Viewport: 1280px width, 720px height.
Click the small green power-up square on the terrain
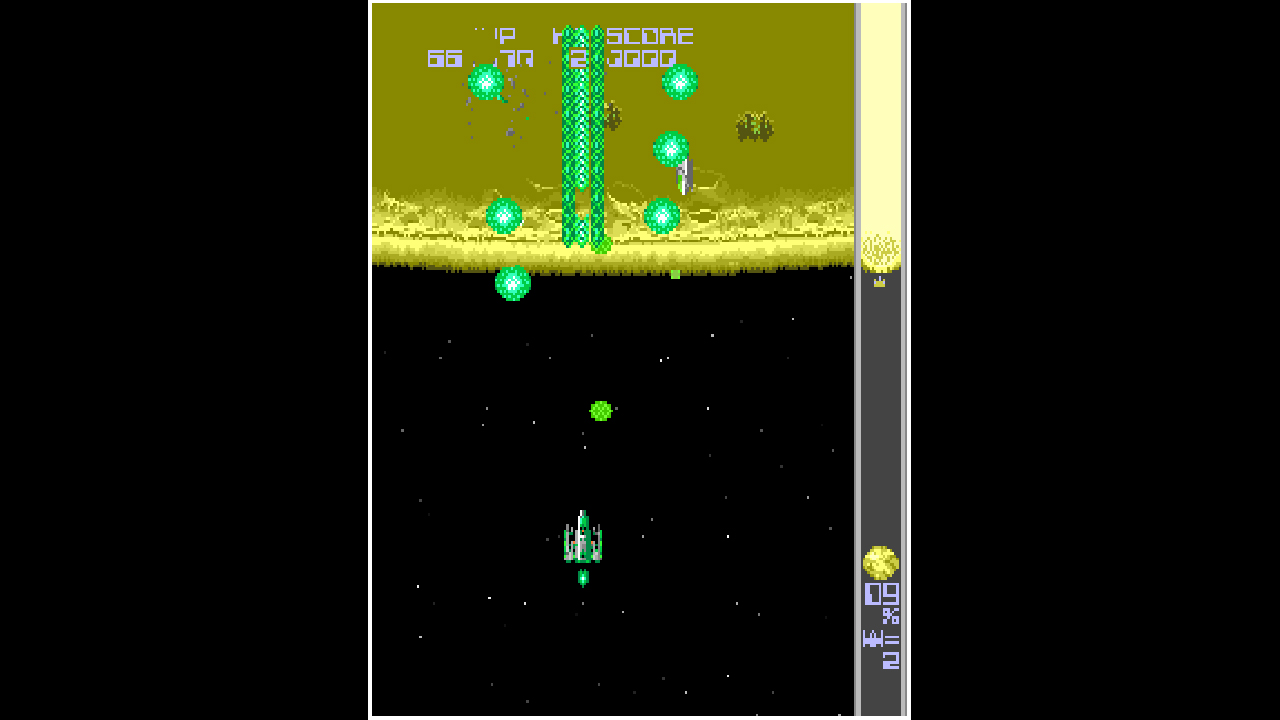tap(675, 272)
